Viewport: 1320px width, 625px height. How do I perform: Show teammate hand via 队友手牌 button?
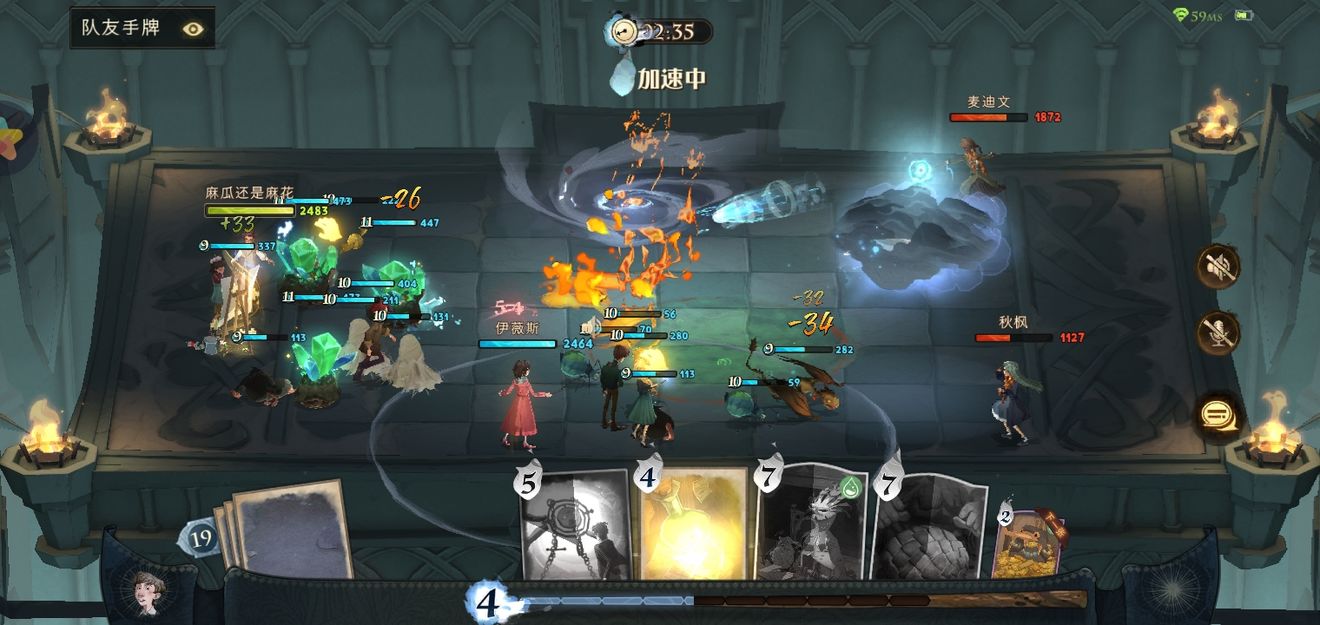[x=142, y=28]
